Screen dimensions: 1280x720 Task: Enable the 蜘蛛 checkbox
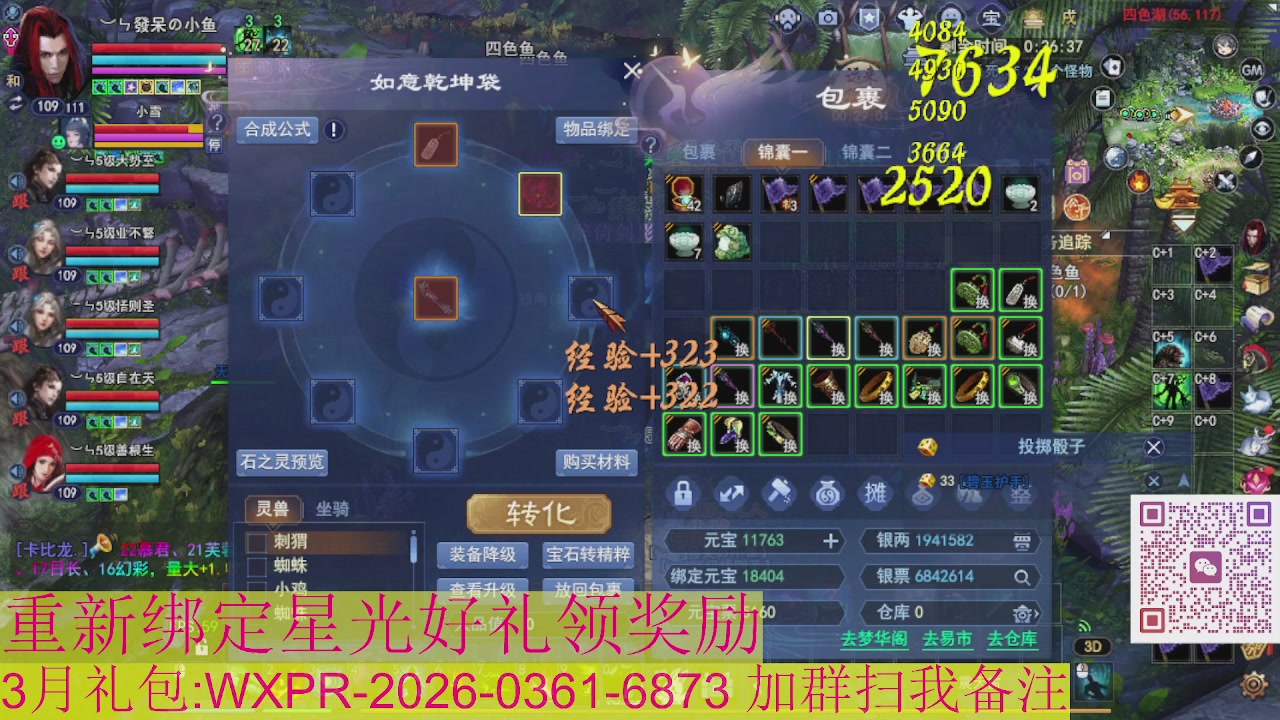click(258, 568)
